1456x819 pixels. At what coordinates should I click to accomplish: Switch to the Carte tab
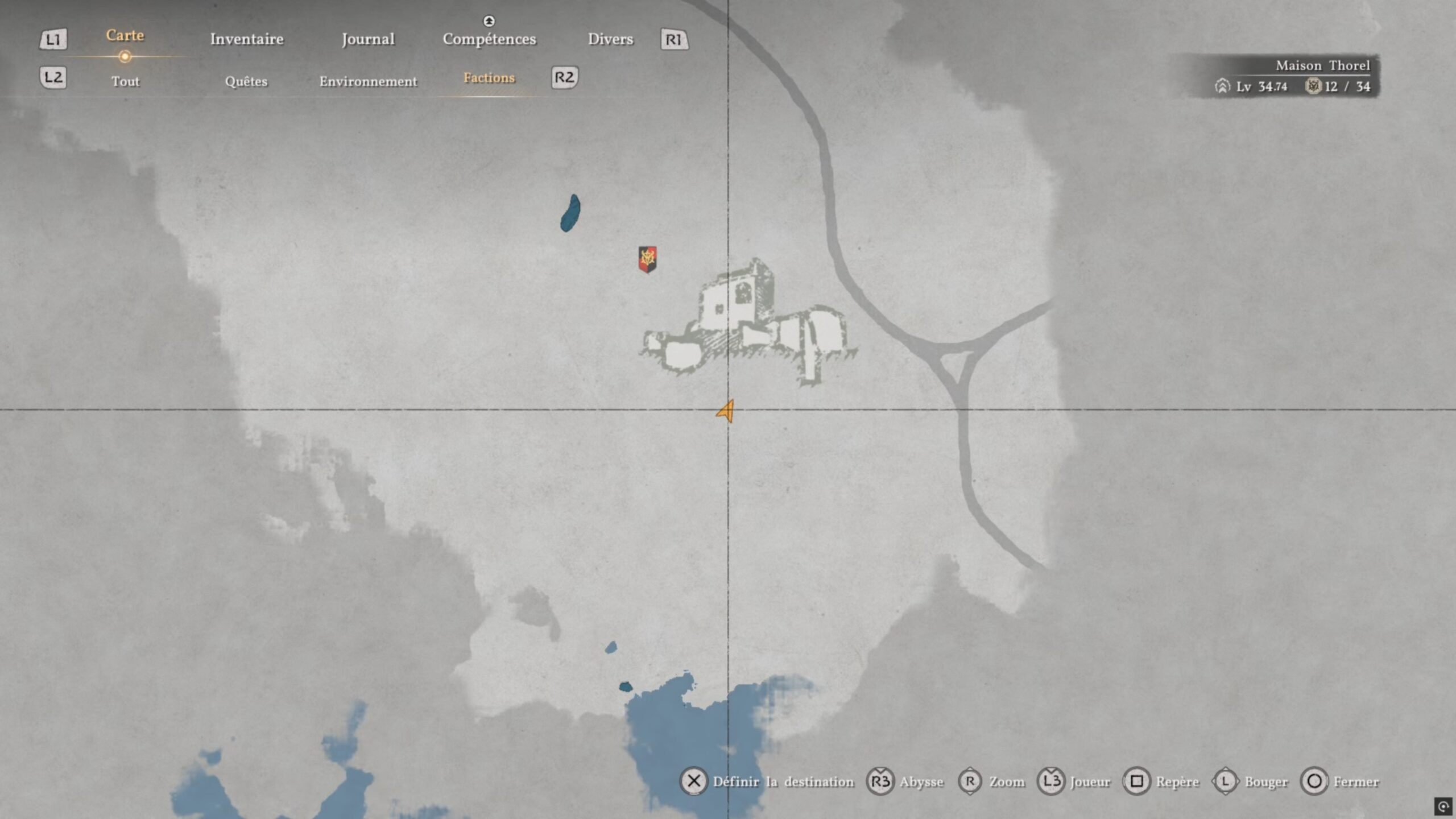125,36
